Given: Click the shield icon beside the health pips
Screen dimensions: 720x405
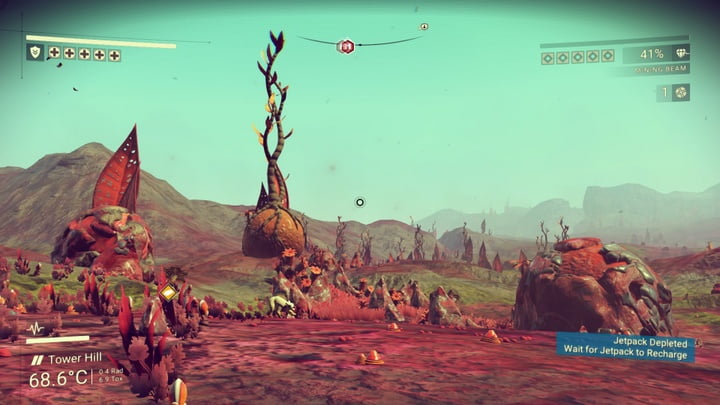Looking at the screenshot, I should [35, 52].
